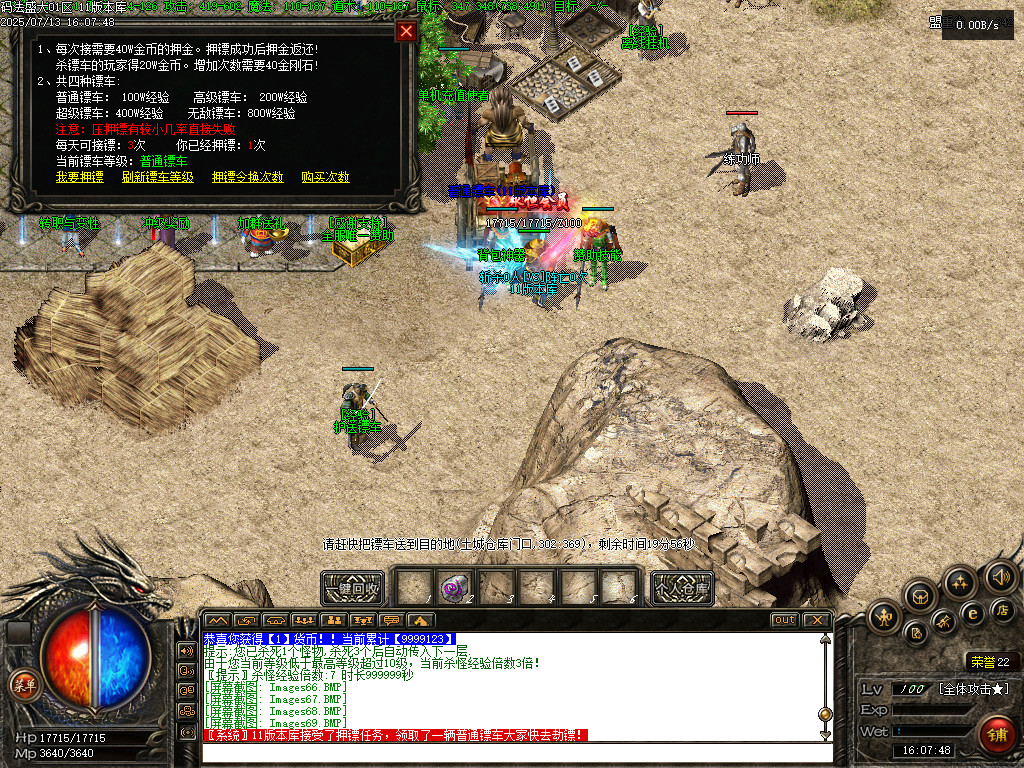The width and height of the screenshot is (1024, 768).
Task: Close the chat panel with its X
Action: click(817, 620)
